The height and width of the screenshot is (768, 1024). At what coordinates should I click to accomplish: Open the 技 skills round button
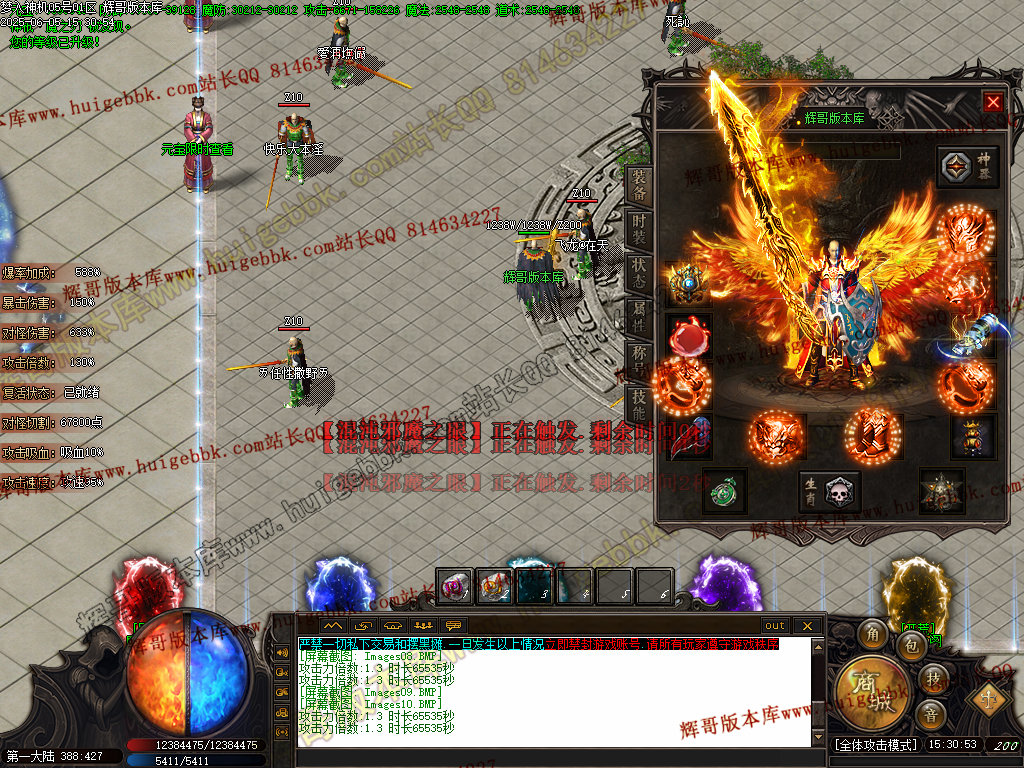[x=932, y=678]
